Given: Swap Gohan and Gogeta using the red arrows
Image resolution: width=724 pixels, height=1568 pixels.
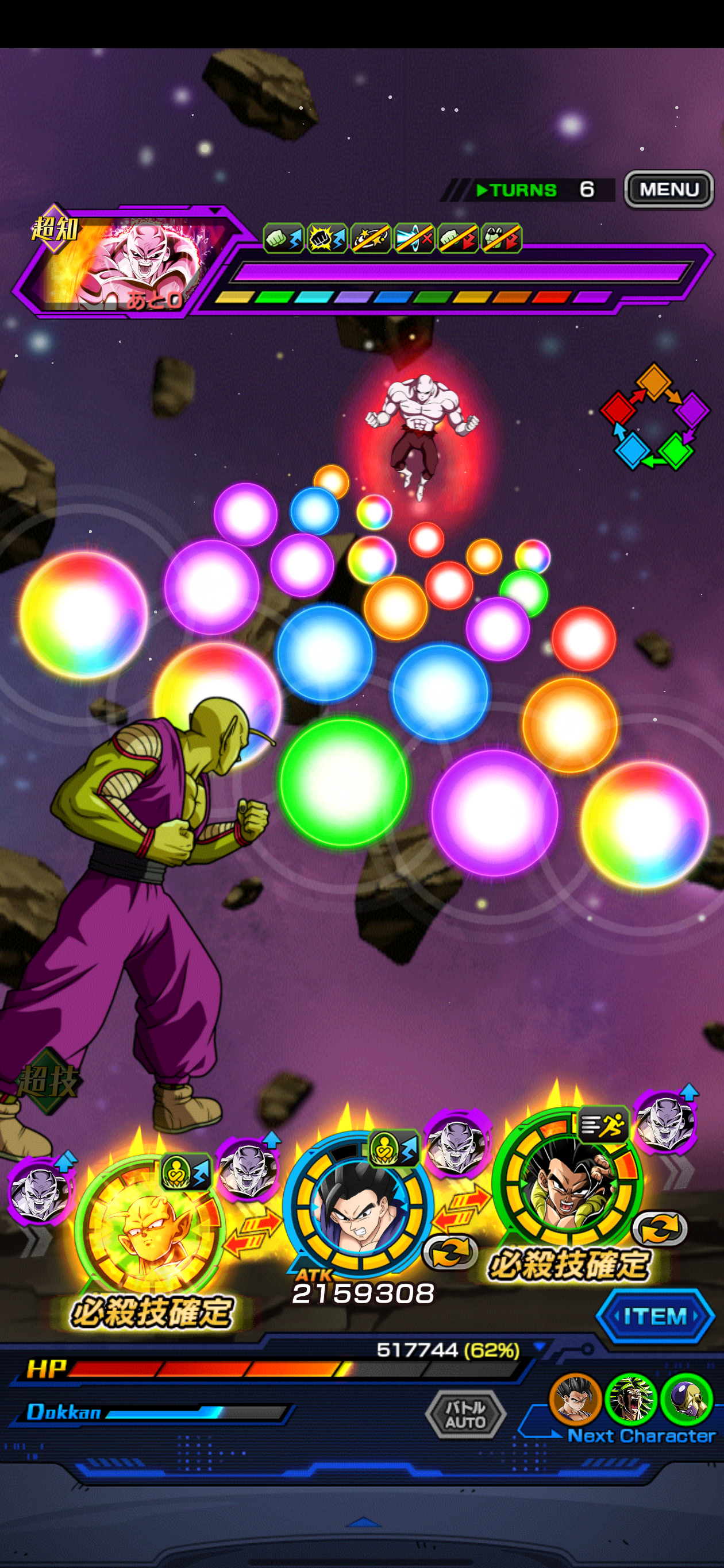Looking at the screenshot, I should pos(462,1208).
